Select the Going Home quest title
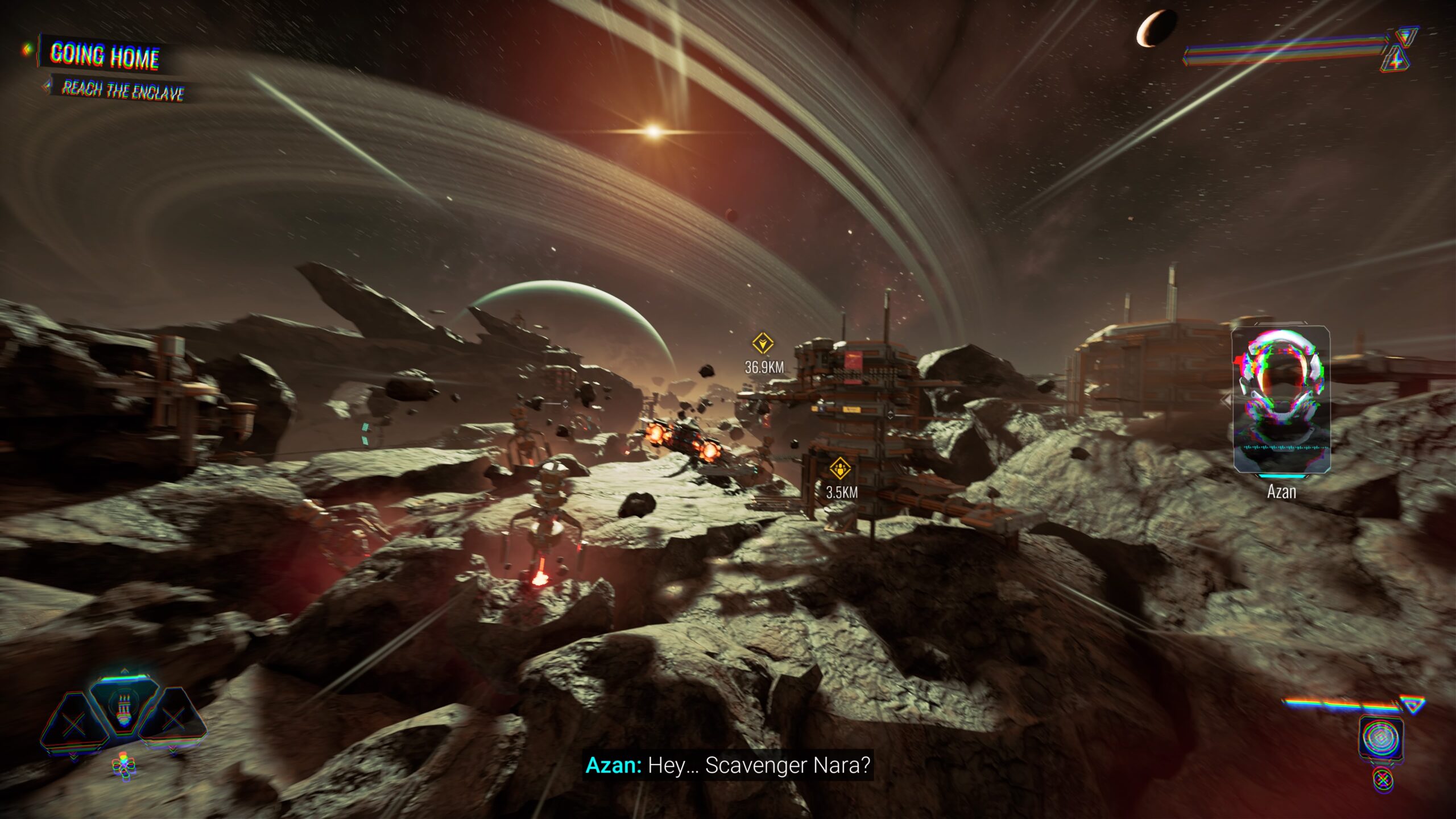This screenshot has width=1456, height=819. tap(105, 56)
